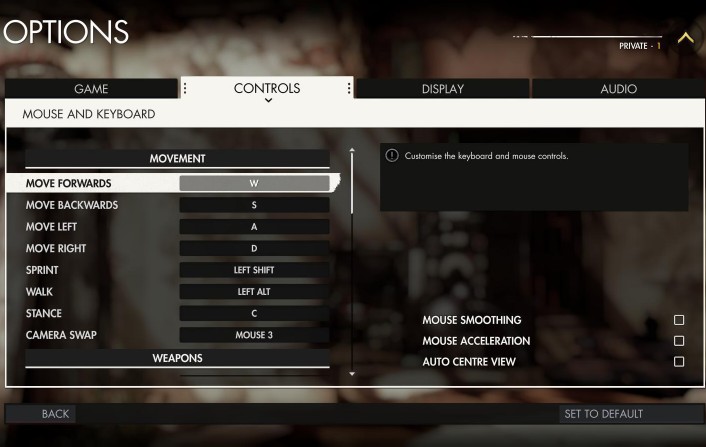This screenshot has height=447, width=706.
Task: Toggle the Mouse Smoothing checkbox
Action: coord(679,320)
